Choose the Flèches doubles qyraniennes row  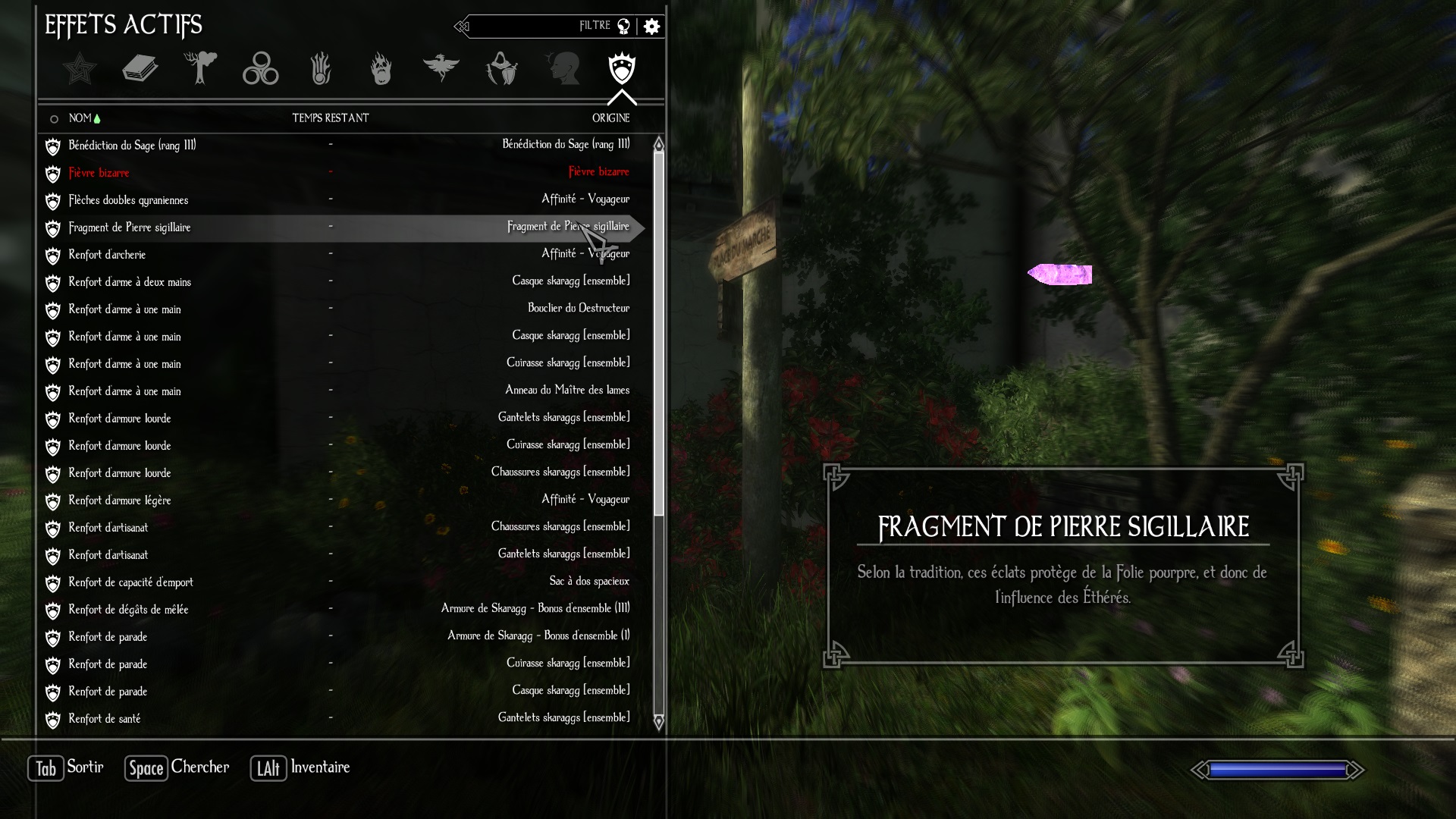coord(128,200)
